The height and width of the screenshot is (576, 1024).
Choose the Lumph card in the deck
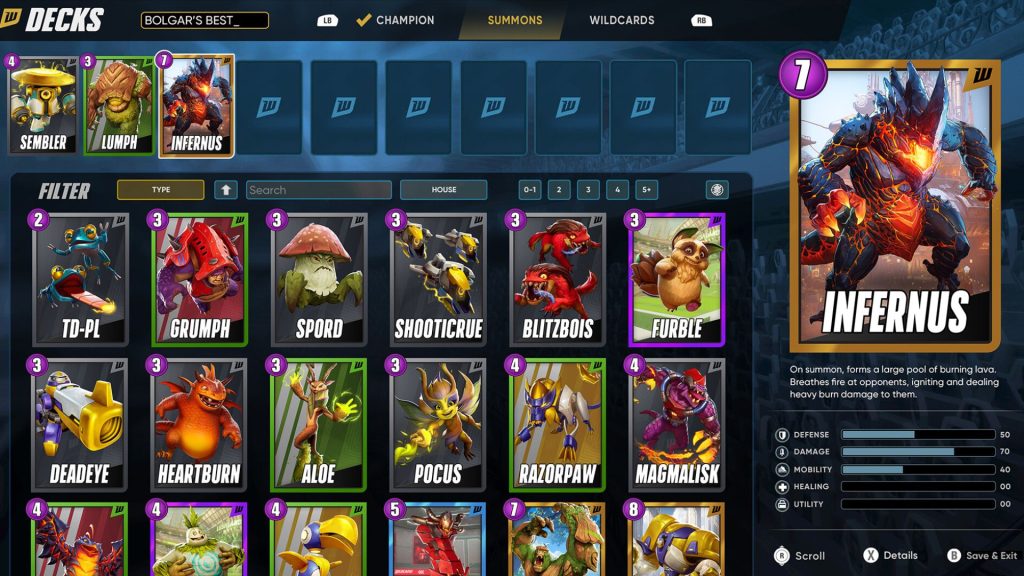point(118,106)
